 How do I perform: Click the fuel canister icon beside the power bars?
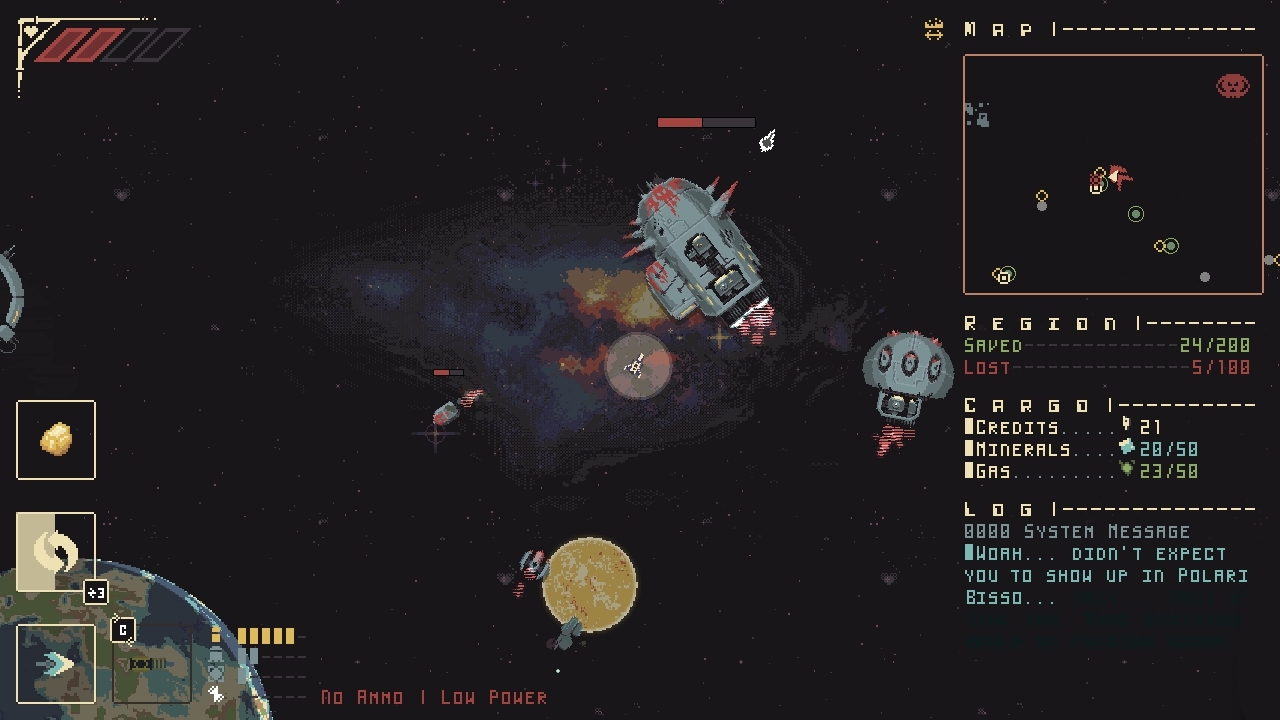coord(215,634)
